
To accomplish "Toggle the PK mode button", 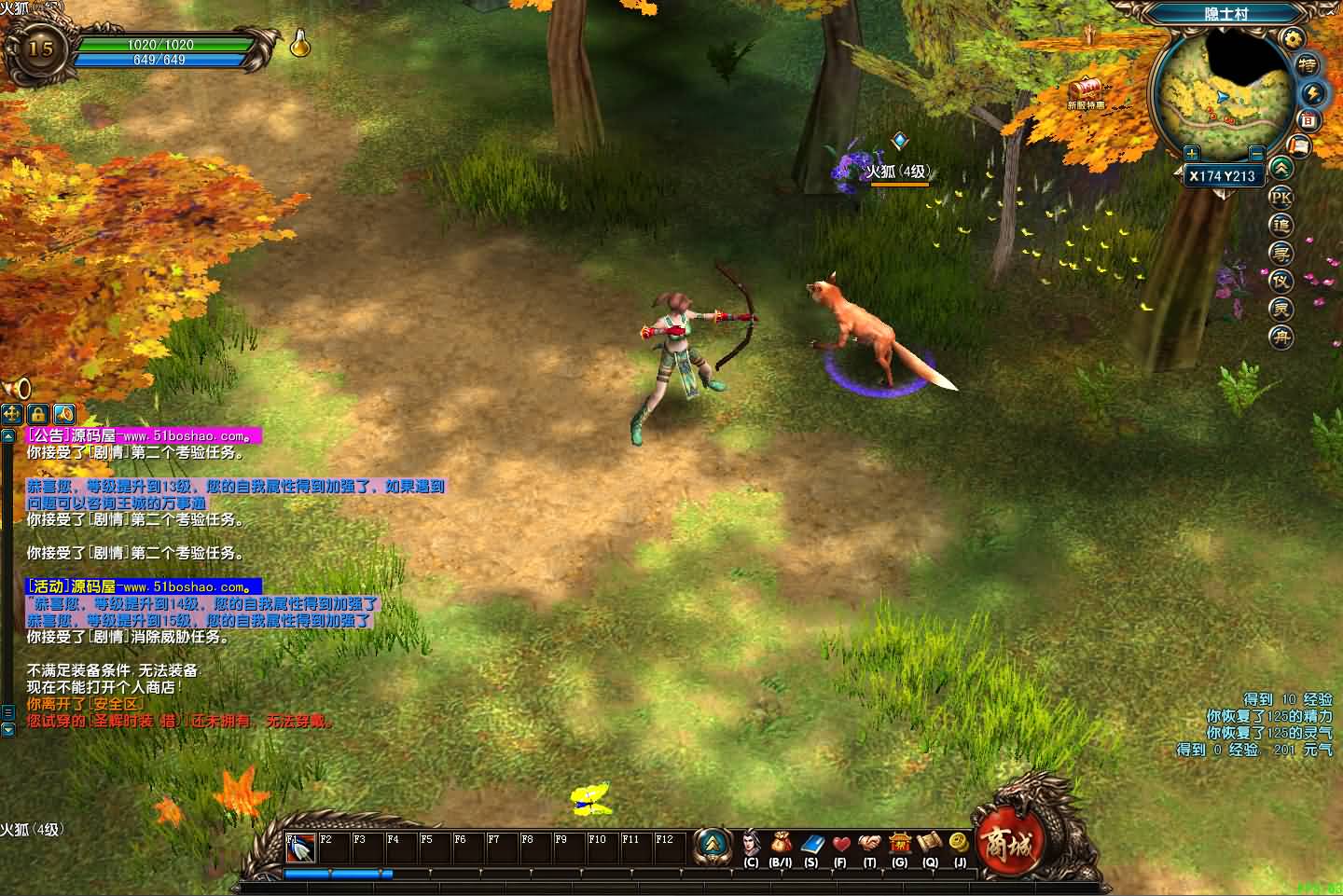I will pyautogui.click(x=1281, y=198).
